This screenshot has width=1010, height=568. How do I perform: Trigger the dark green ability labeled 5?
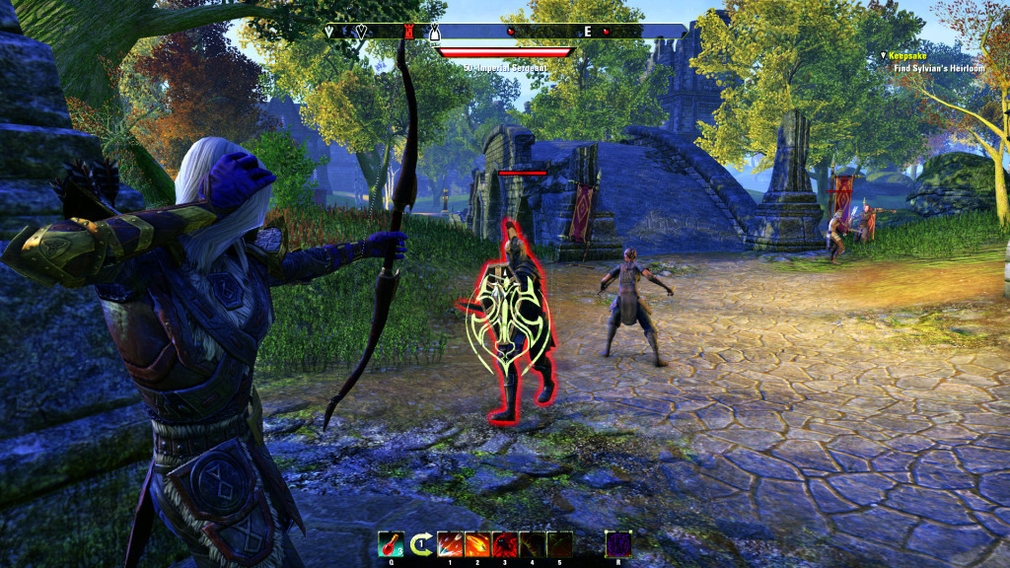tap(559, 544)
